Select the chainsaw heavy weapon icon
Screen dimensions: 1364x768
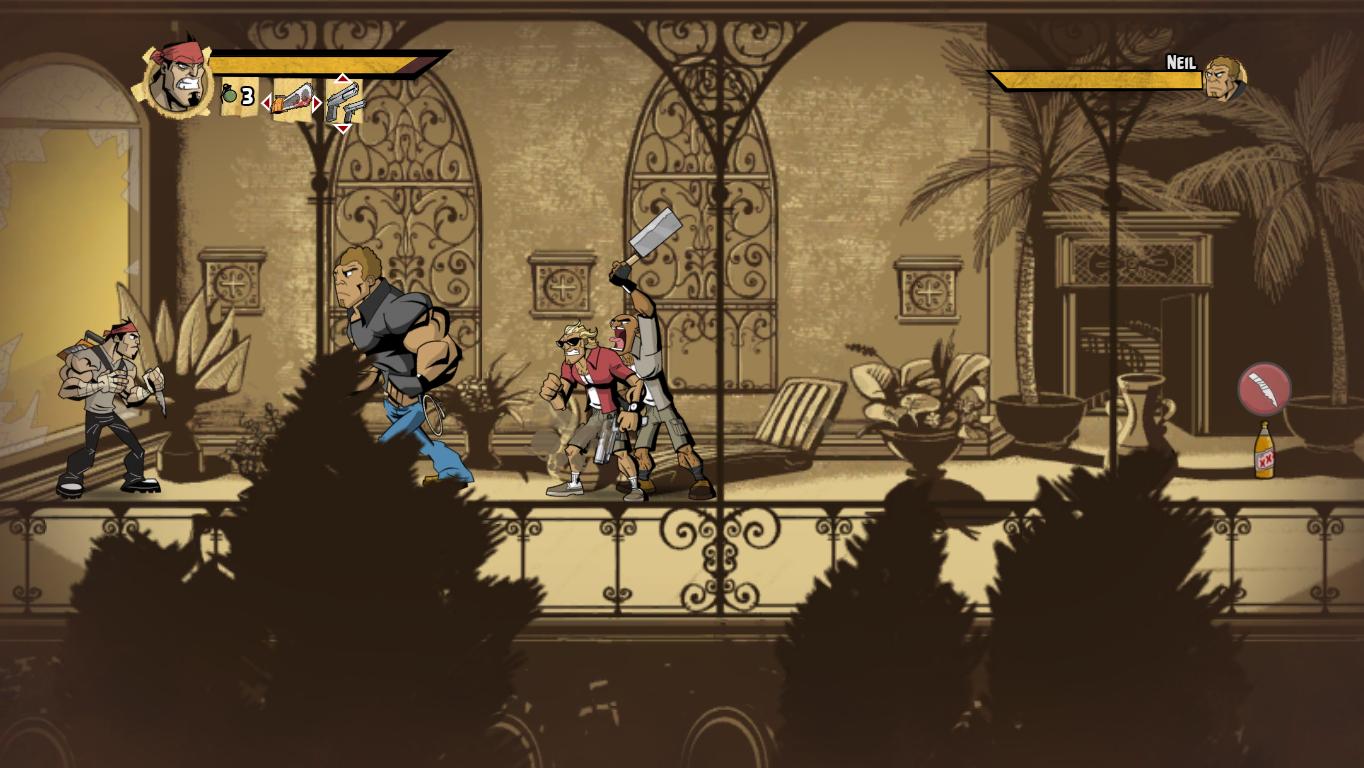coord(292,100)
